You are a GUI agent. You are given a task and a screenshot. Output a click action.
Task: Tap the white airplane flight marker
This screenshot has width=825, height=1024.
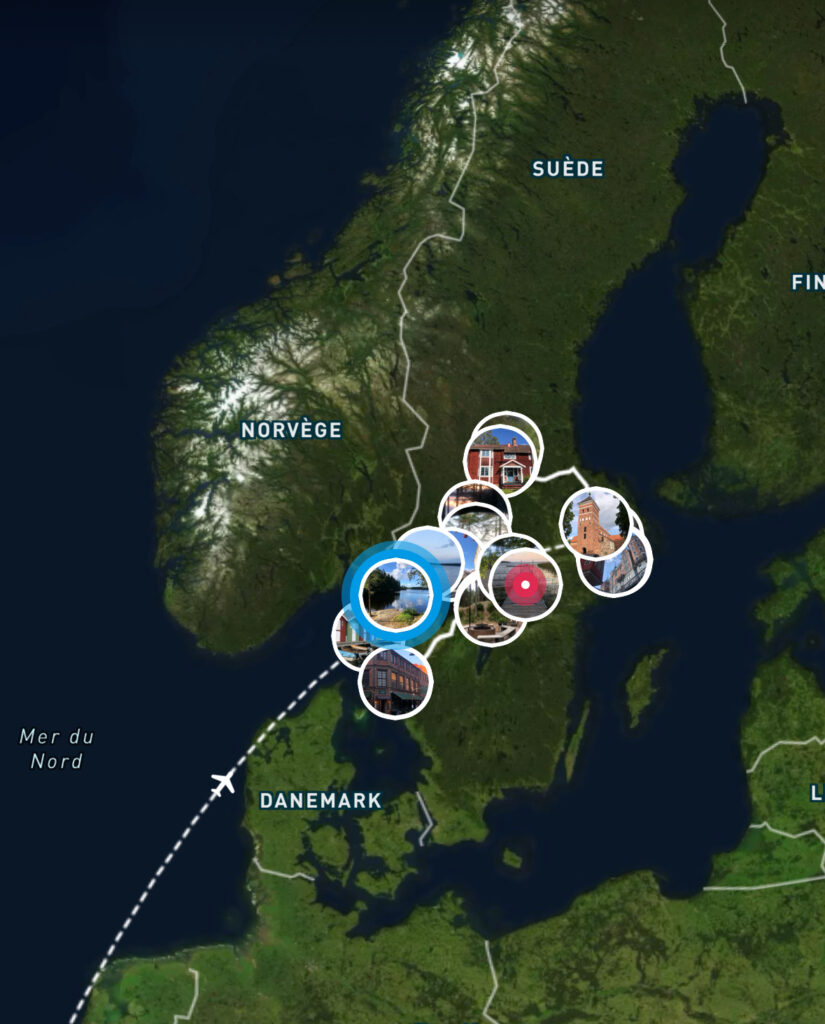tap(224, 781)
